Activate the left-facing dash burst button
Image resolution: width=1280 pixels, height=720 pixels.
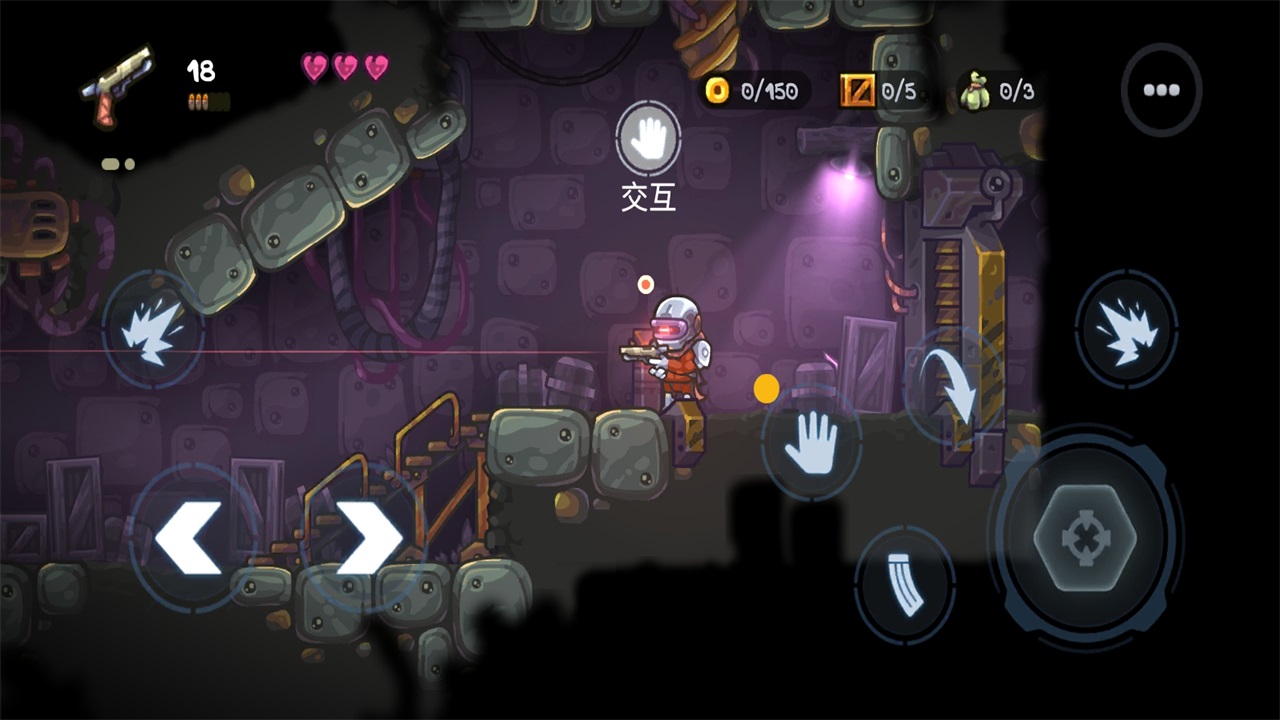point(153,329)
